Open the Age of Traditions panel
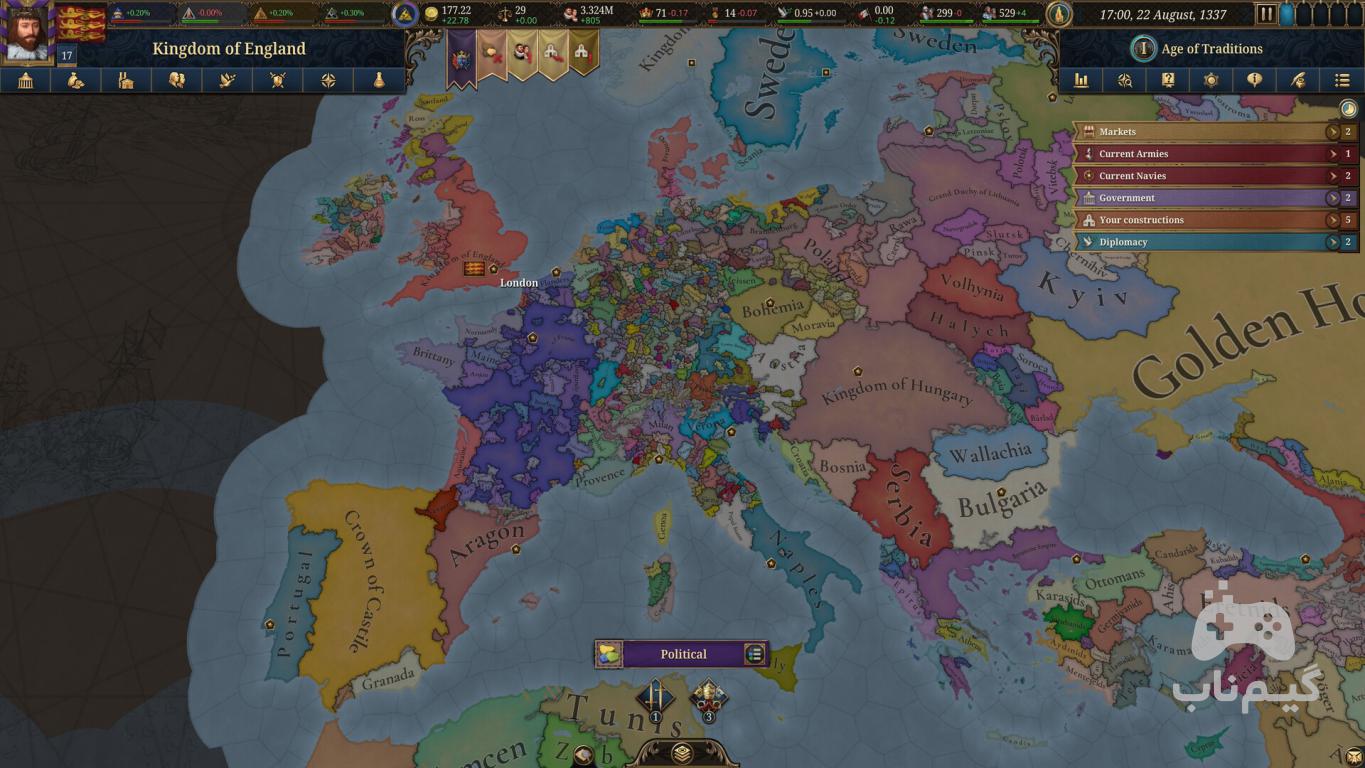The image size is (1365, 768). pos(1198,48)
